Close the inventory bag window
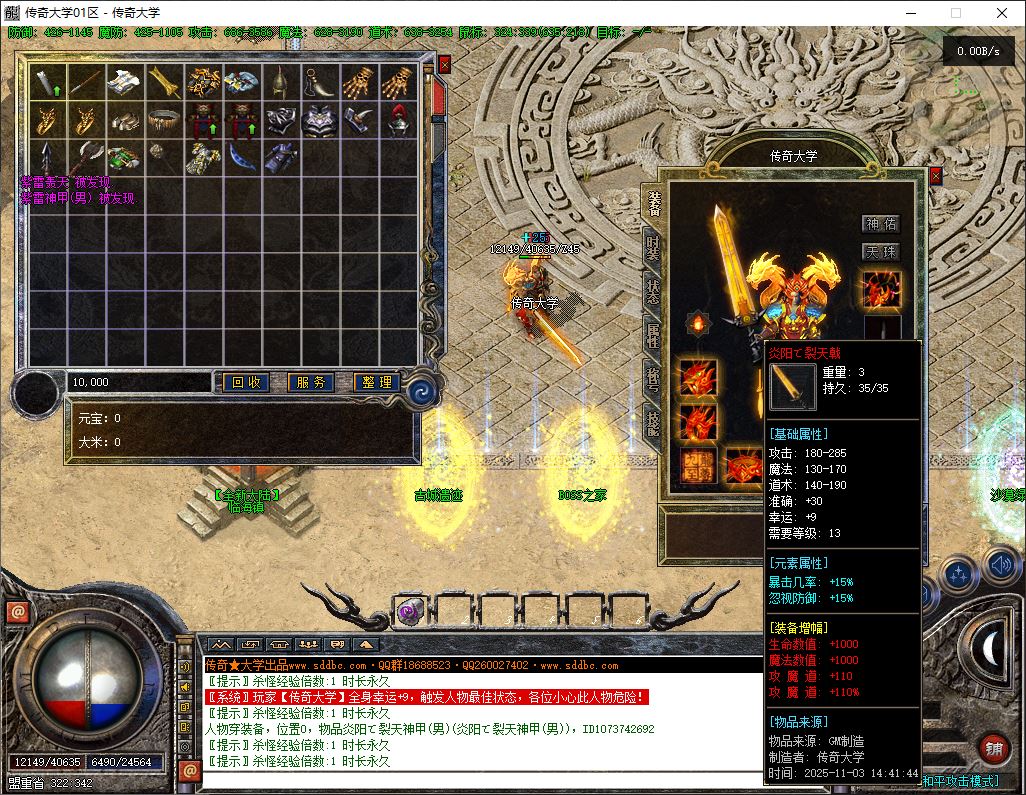Screen dimensions: 1026x795 pos(444,64)
